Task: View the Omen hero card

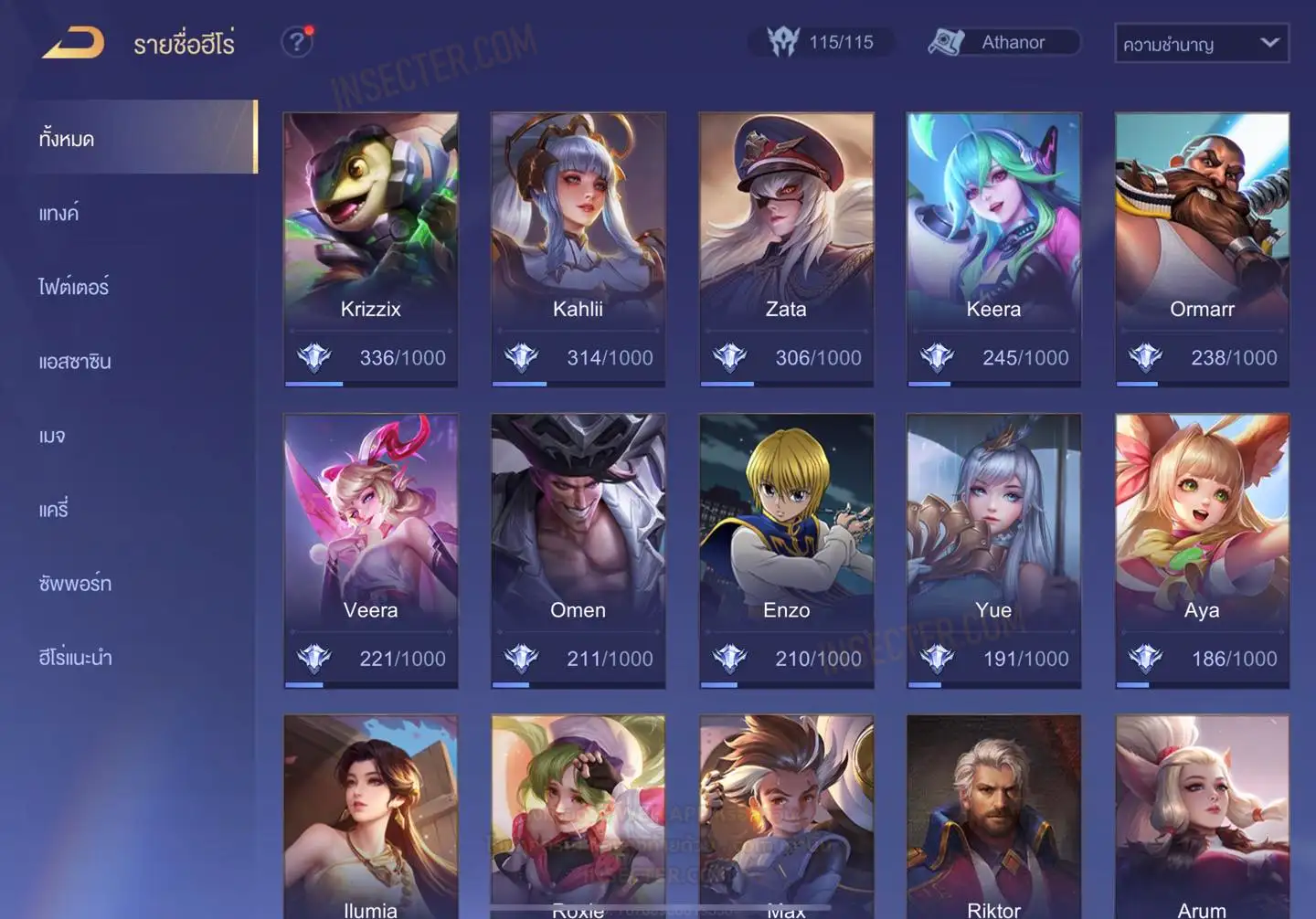Action: pos(578,550)
